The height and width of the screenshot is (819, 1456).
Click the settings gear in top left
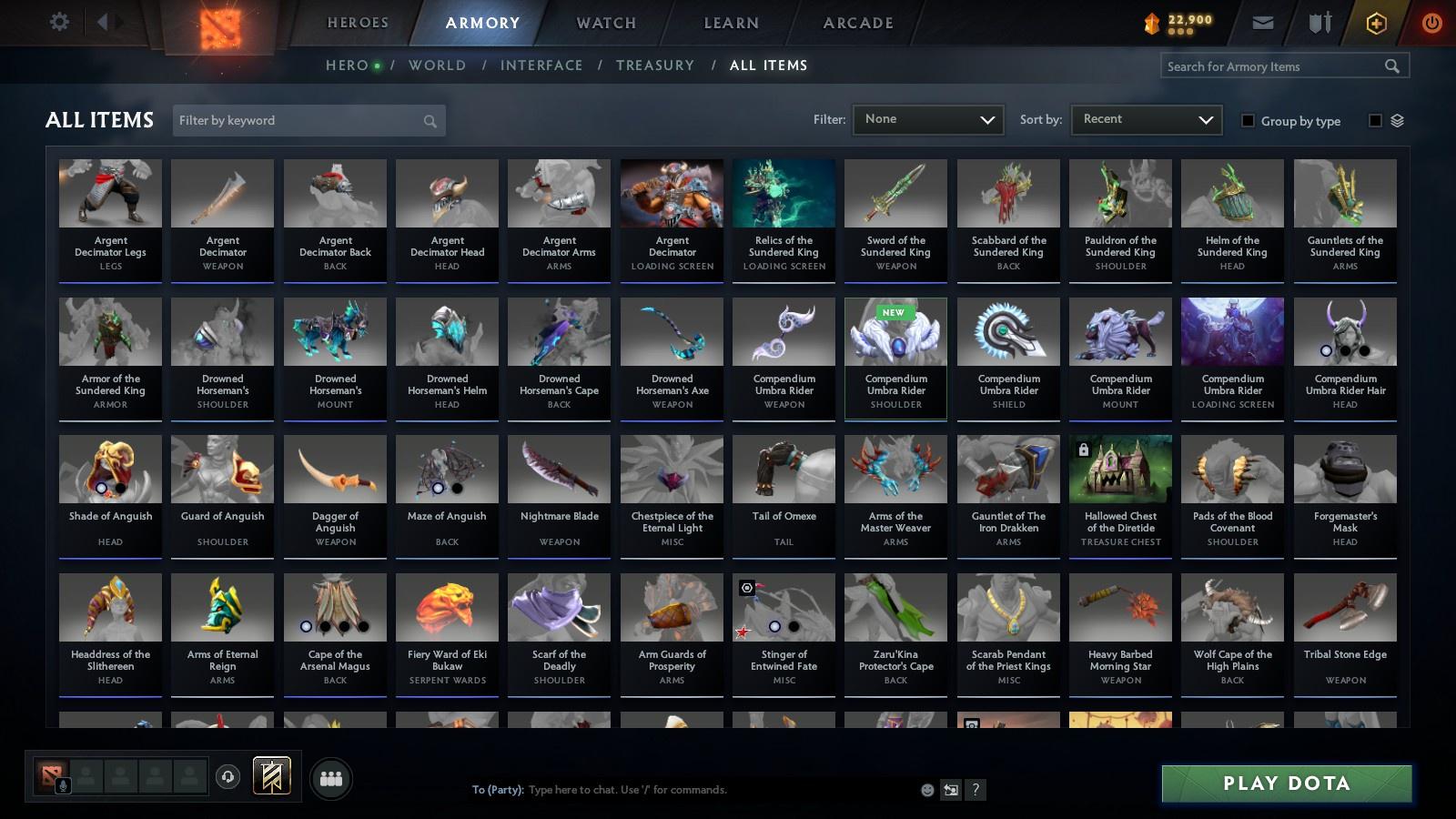[59, 21]
